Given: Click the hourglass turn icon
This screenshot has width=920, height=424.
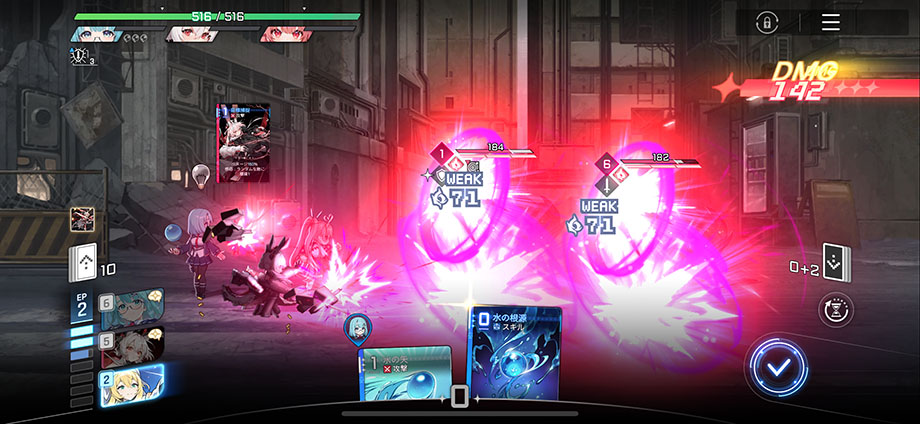Looking at the screenshot, I should (835, 310).
